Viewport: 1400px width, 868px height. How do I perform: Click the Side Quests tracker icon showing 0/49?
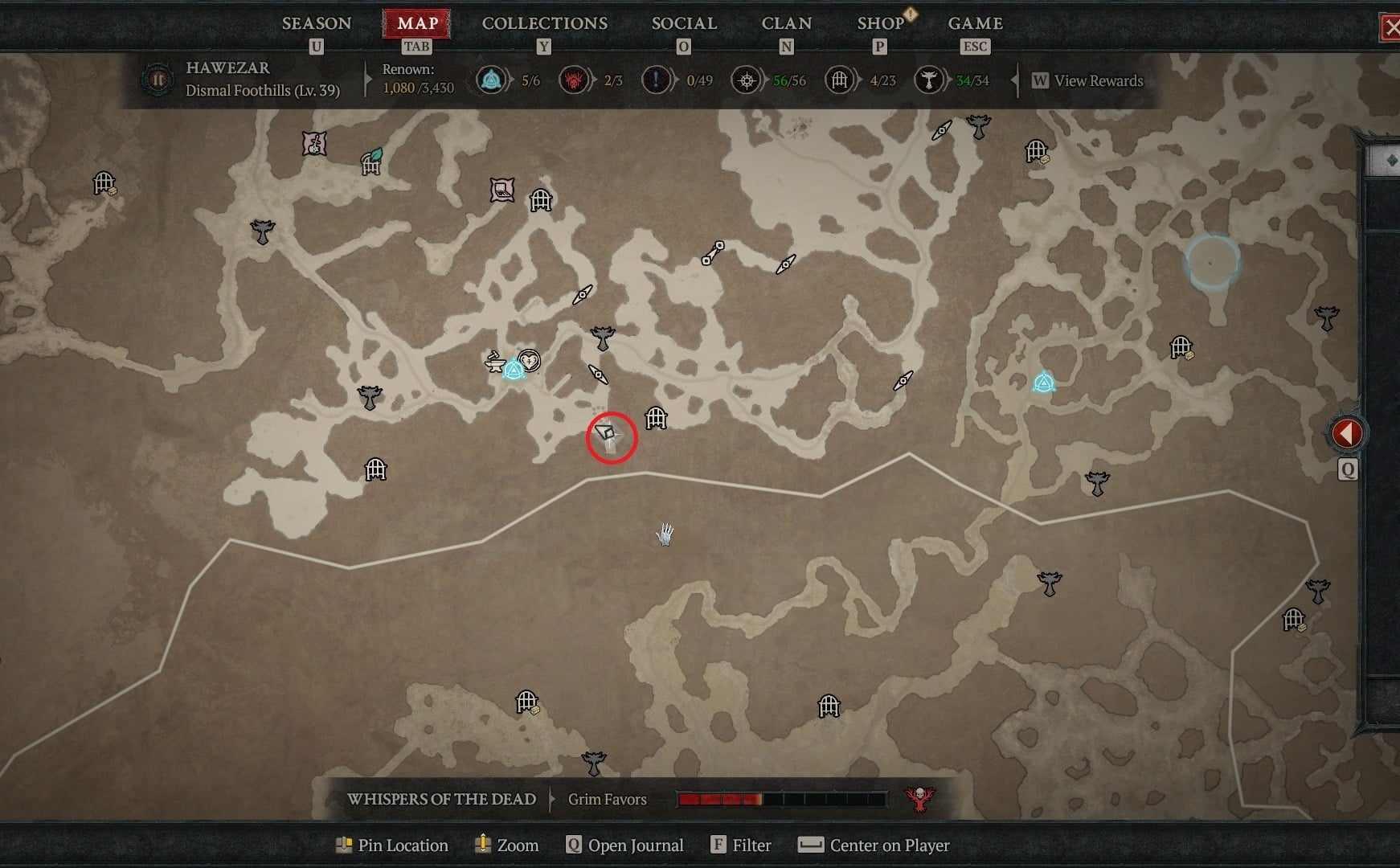coord(657,80)
